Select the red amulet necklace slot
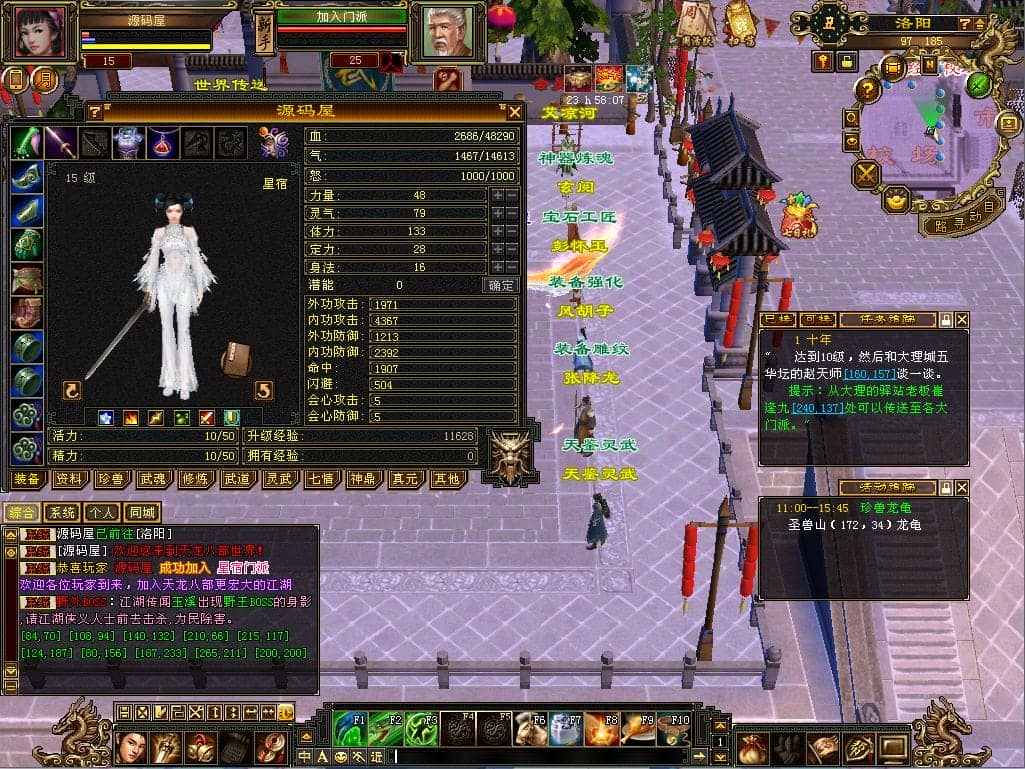 point(163,143)
